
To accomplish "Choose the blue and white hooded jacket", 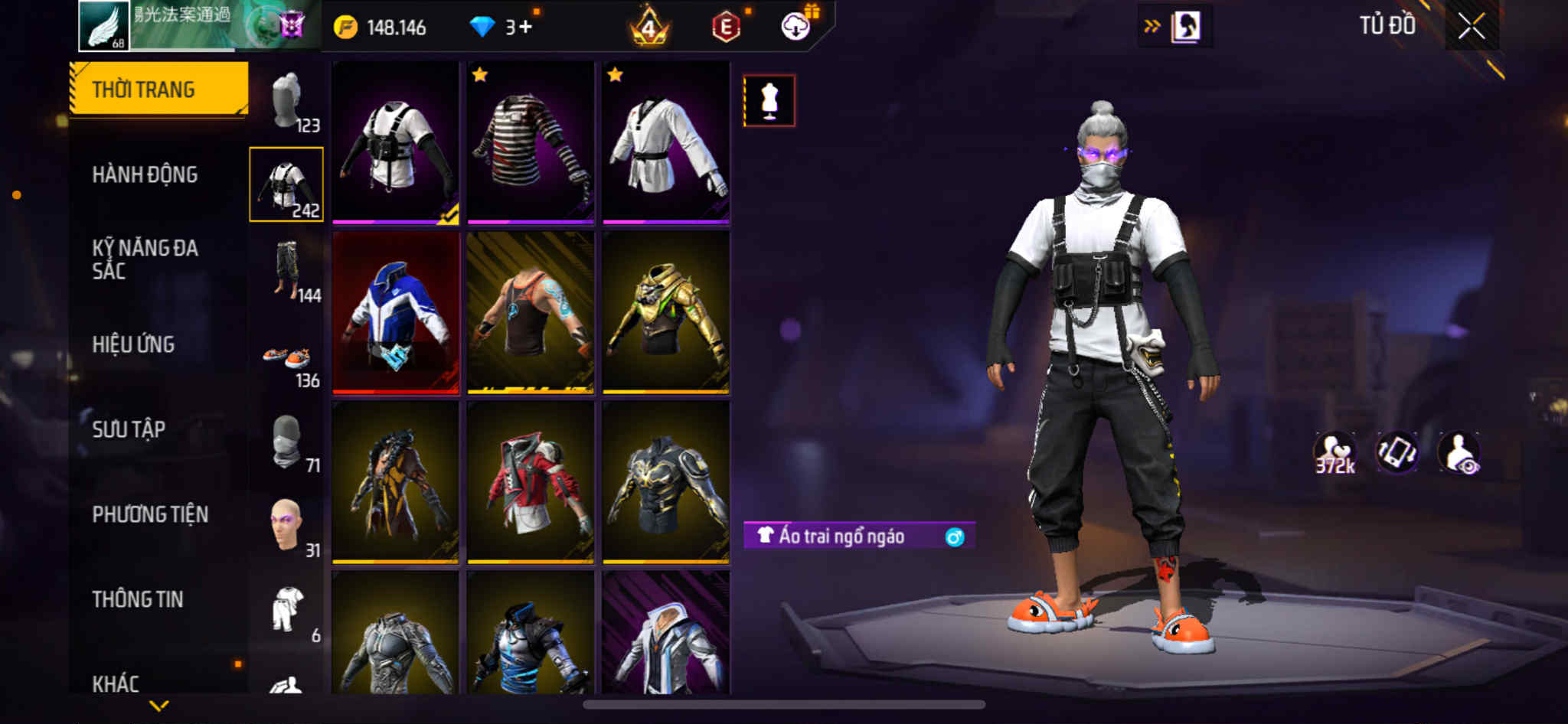I will [x=396, y=313].
